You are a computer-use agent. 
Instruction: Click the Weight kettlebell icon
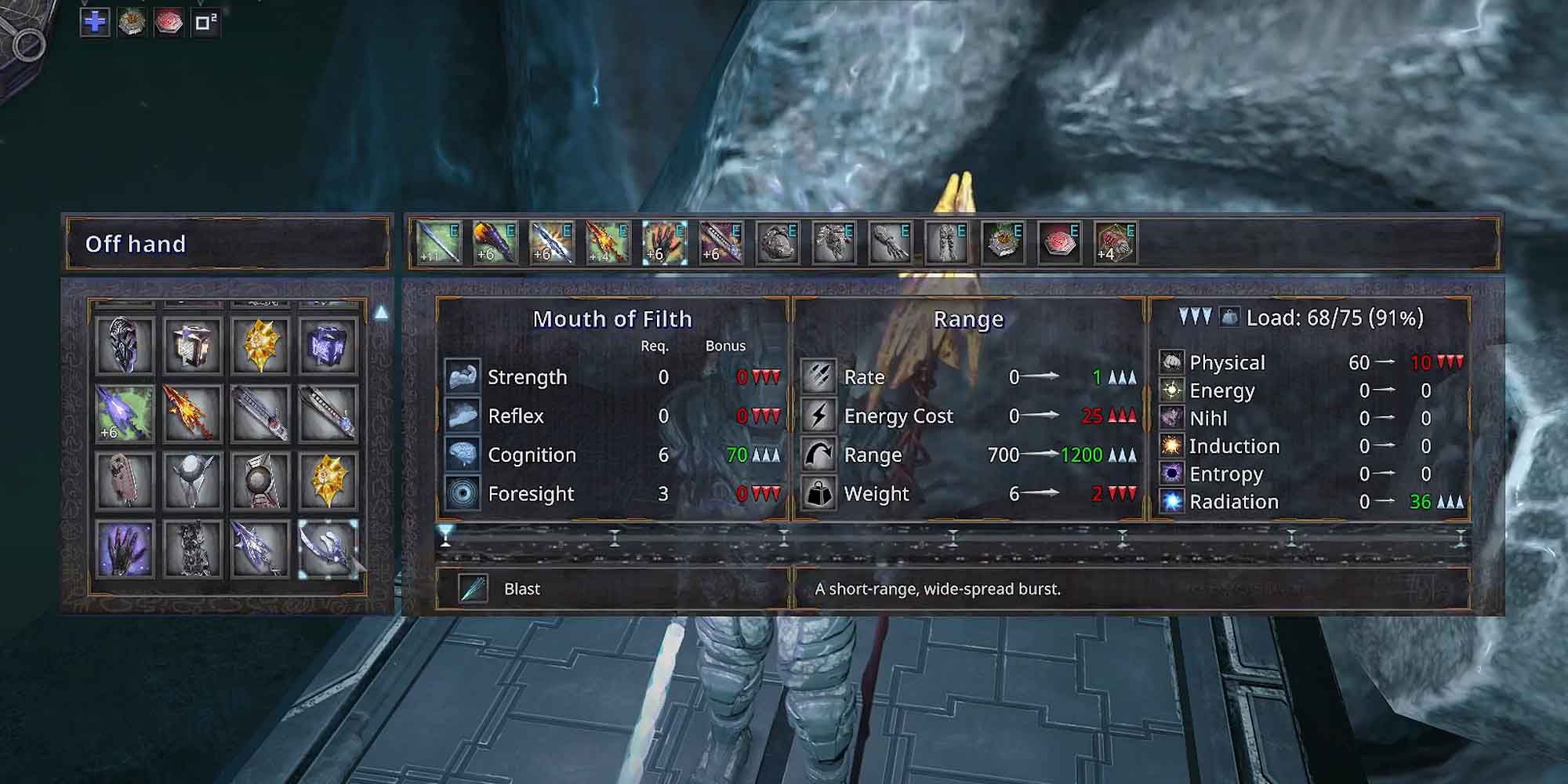[818, 494]
